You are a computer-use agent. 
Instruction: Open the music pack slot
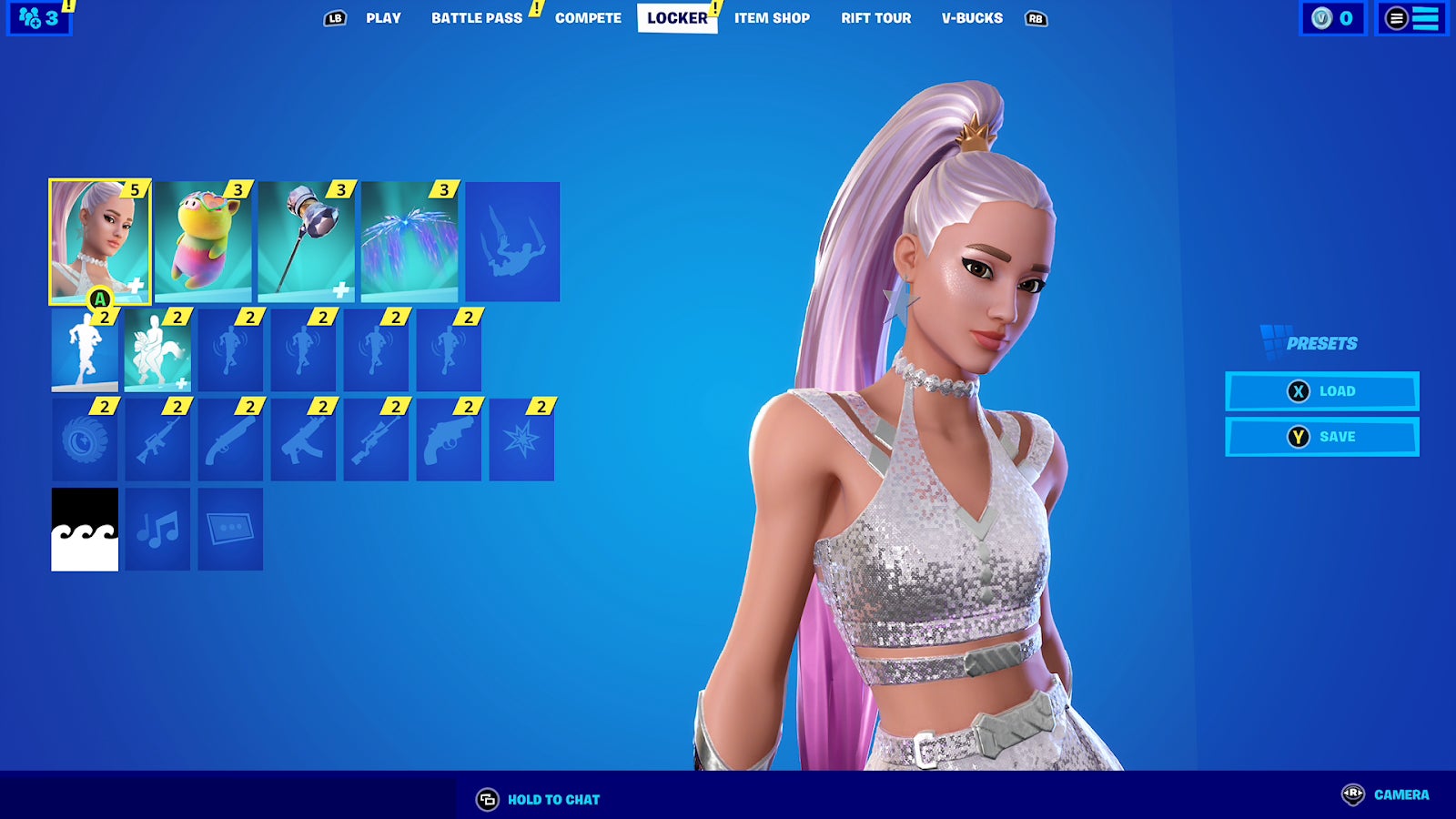[158, 528]
